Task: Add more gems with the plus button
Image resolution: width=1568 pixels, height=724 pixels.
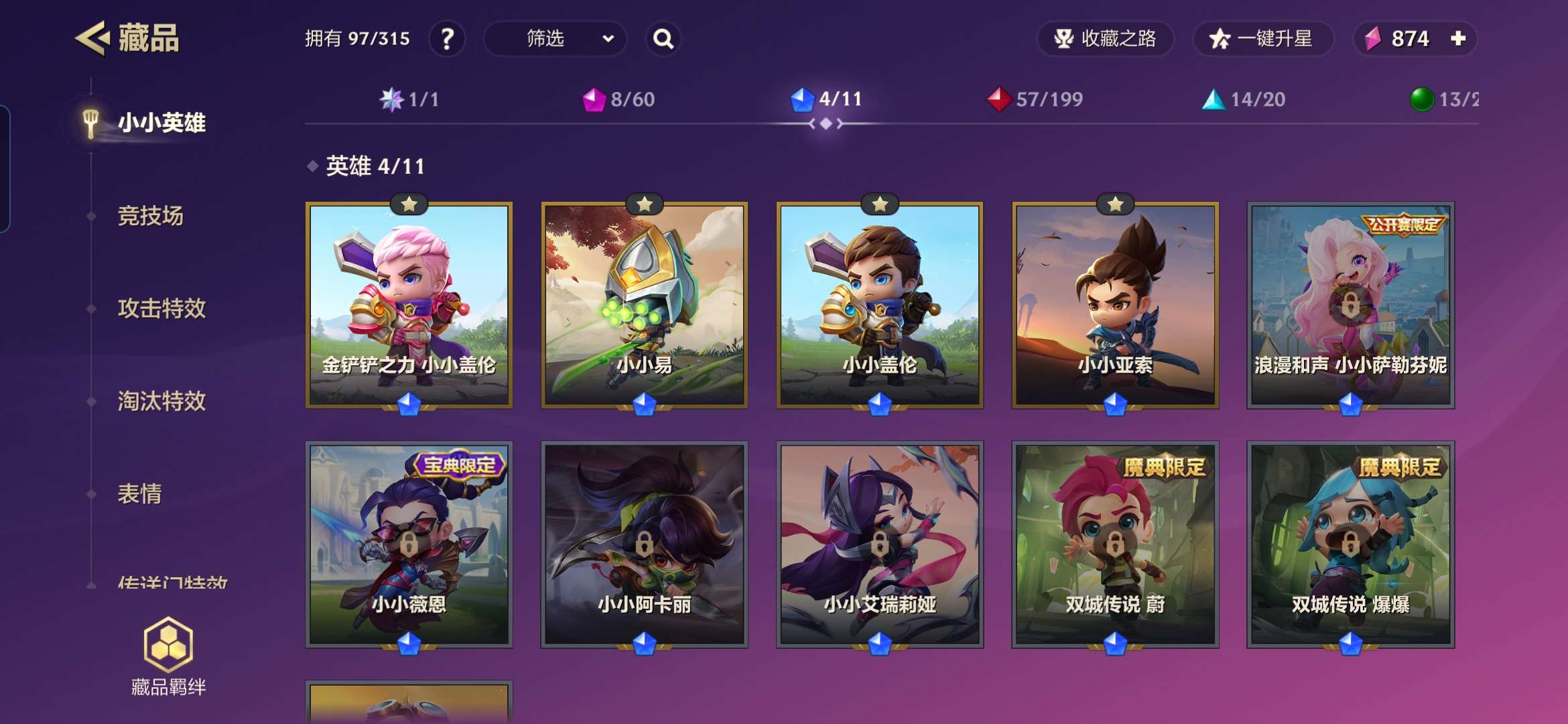Action: tap(1458, 39)
